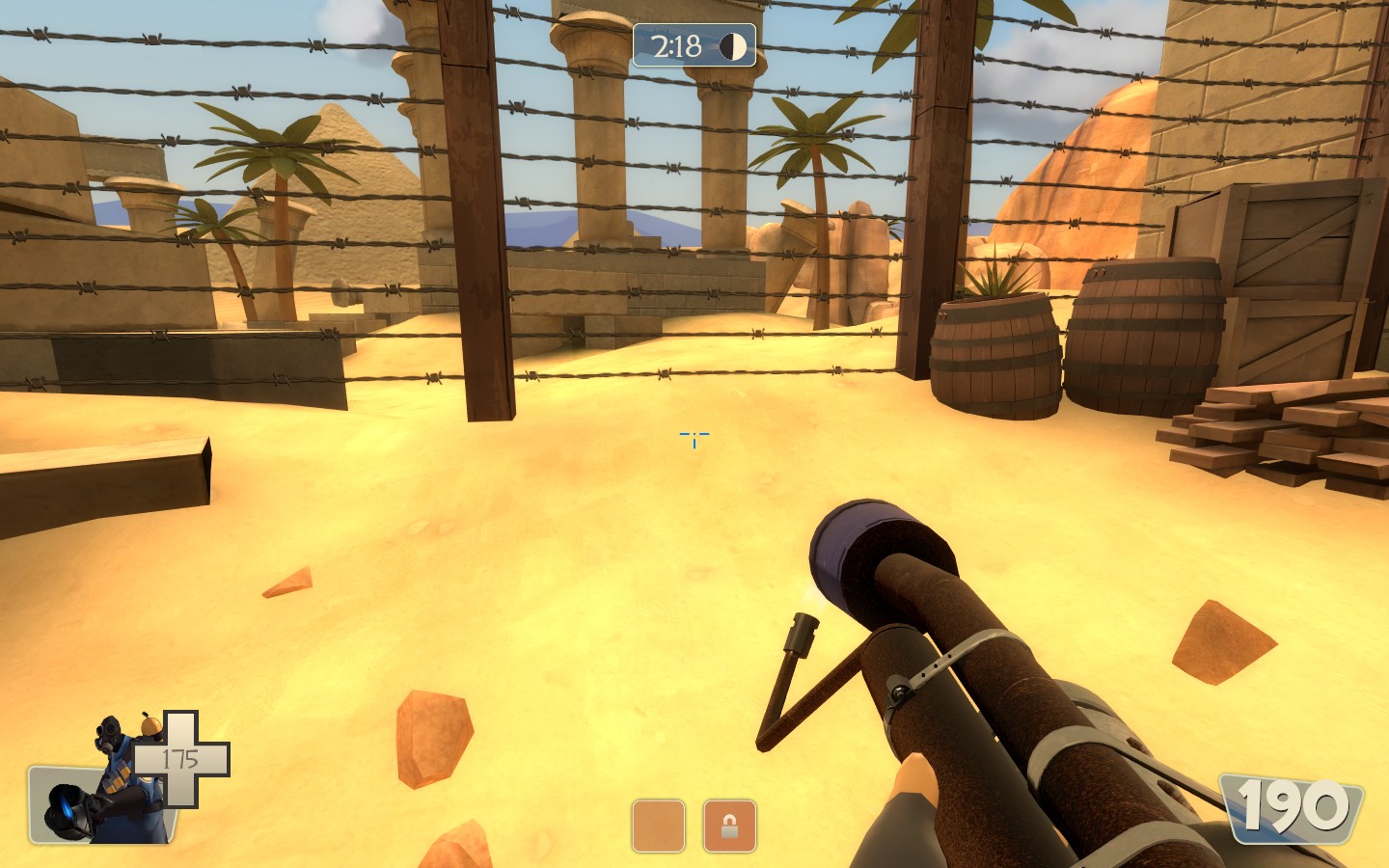
Task: Click the ammo counter icon panel
Action: click(x=1291, y=807)
